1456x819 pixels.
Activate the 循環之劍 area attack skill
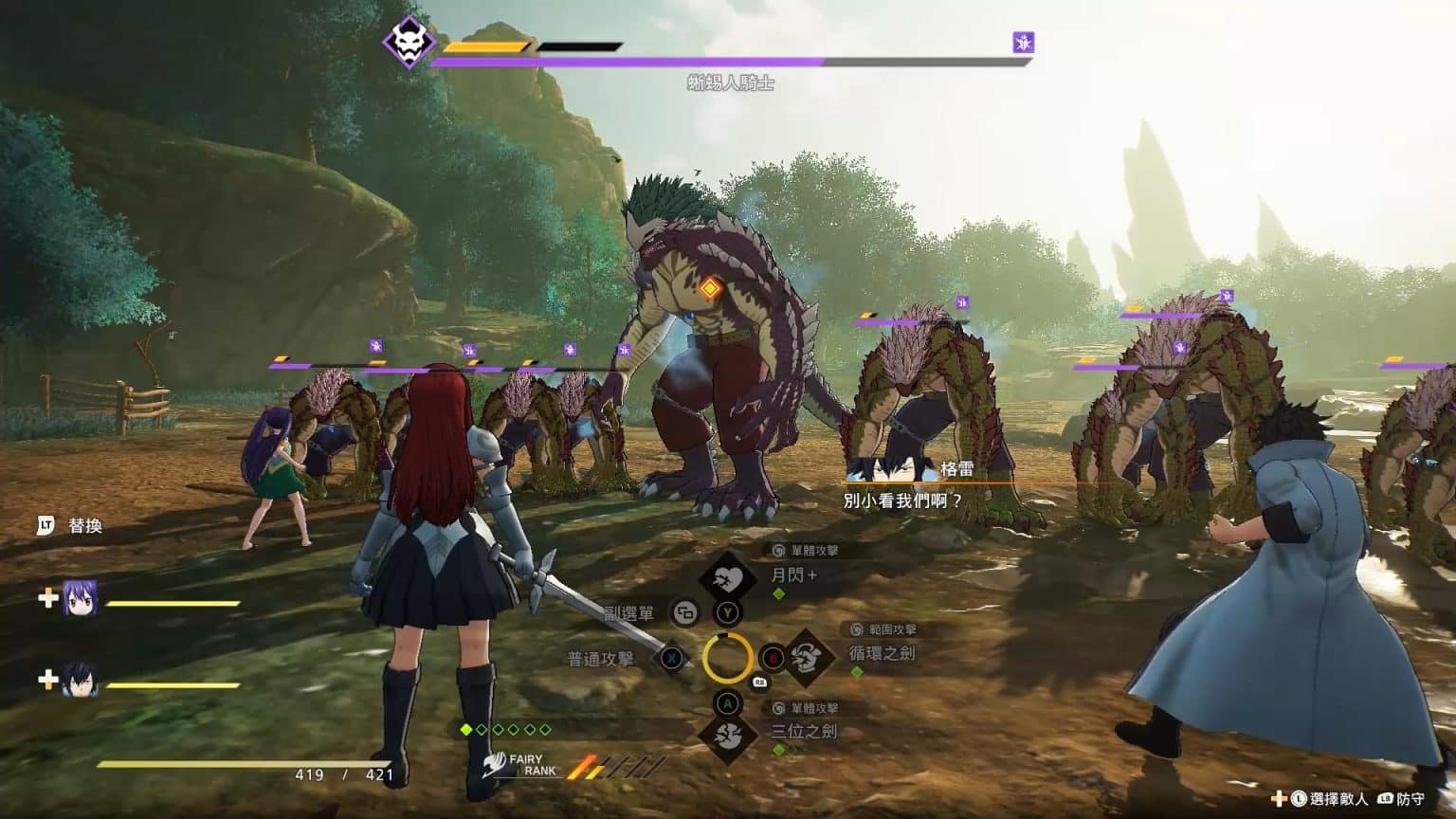click(807, 656)
